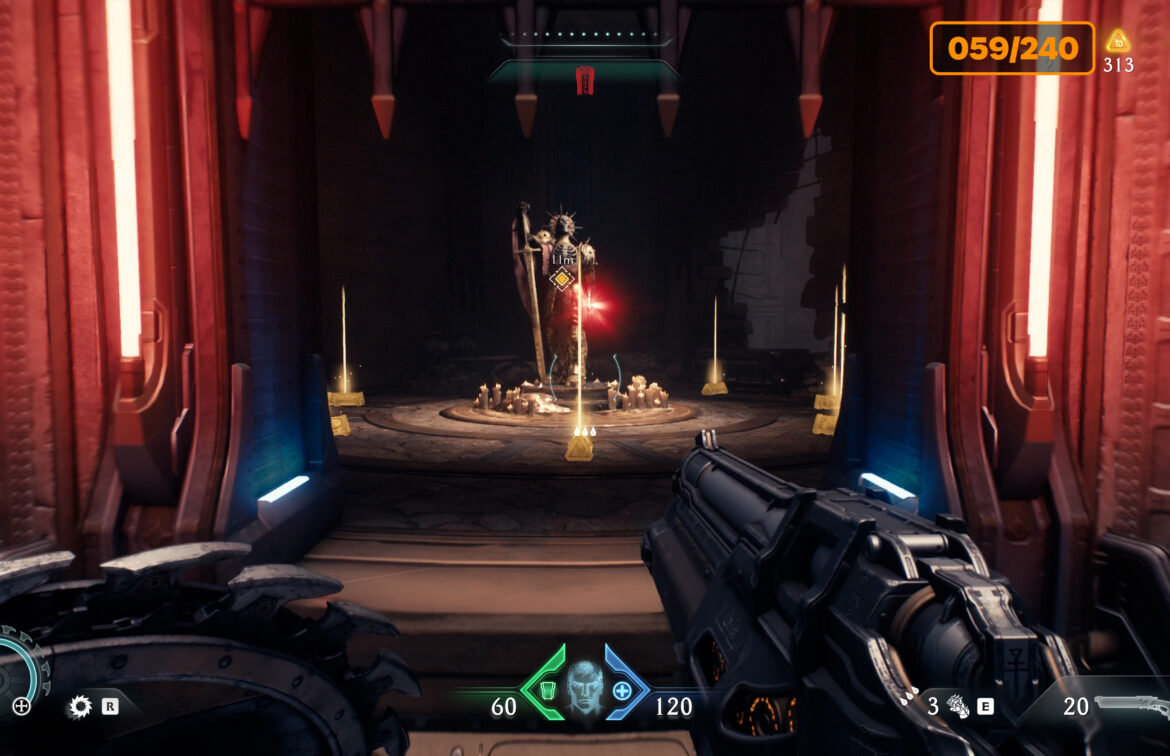Select the shield saw ability icon
This screenshot has width=1170, height=756.
79,708
